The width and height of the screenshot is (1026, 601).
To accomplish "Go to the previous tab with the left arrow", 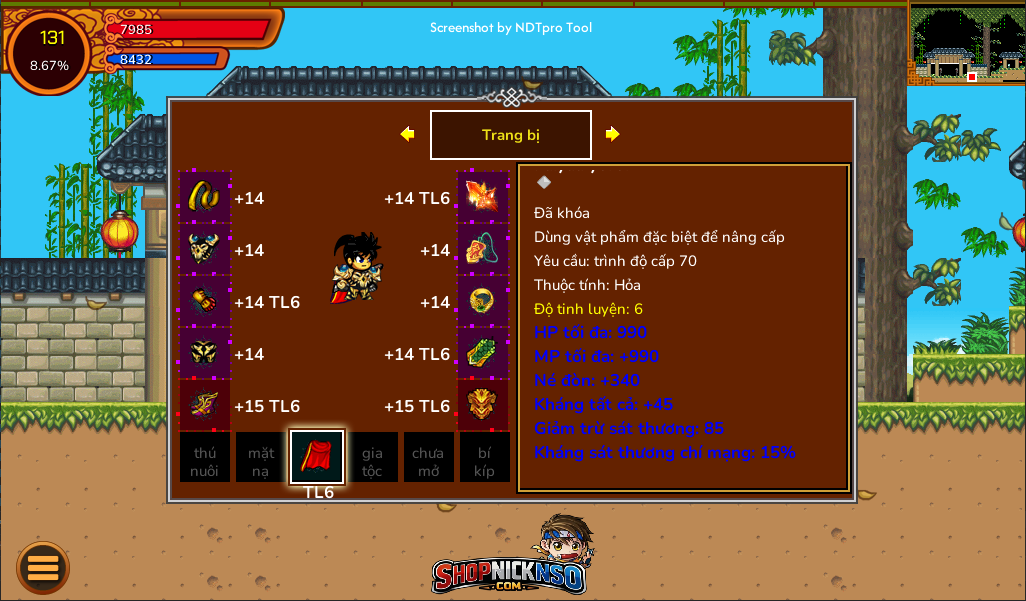I will pos(407,134).
